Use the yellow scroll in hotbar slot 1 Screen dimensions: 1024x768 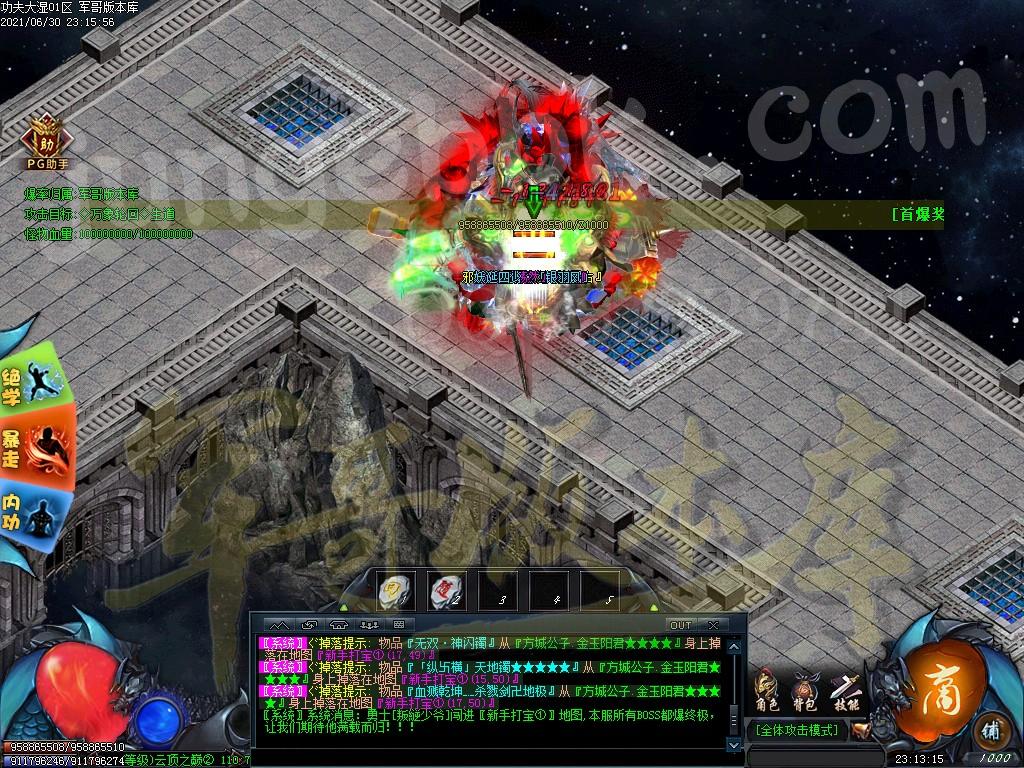tap(396, 592)
